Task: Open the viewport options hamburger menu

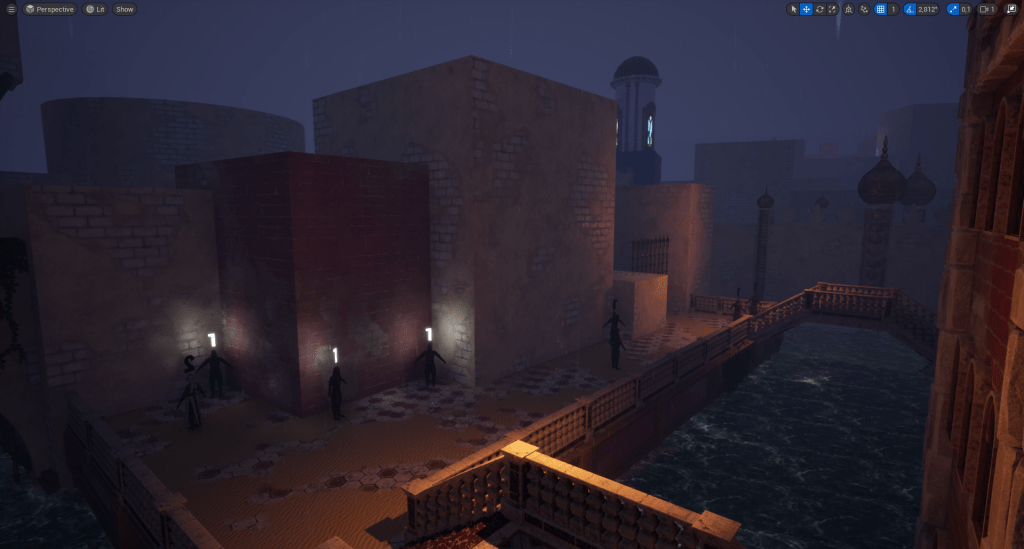Action: pos(11,9)
